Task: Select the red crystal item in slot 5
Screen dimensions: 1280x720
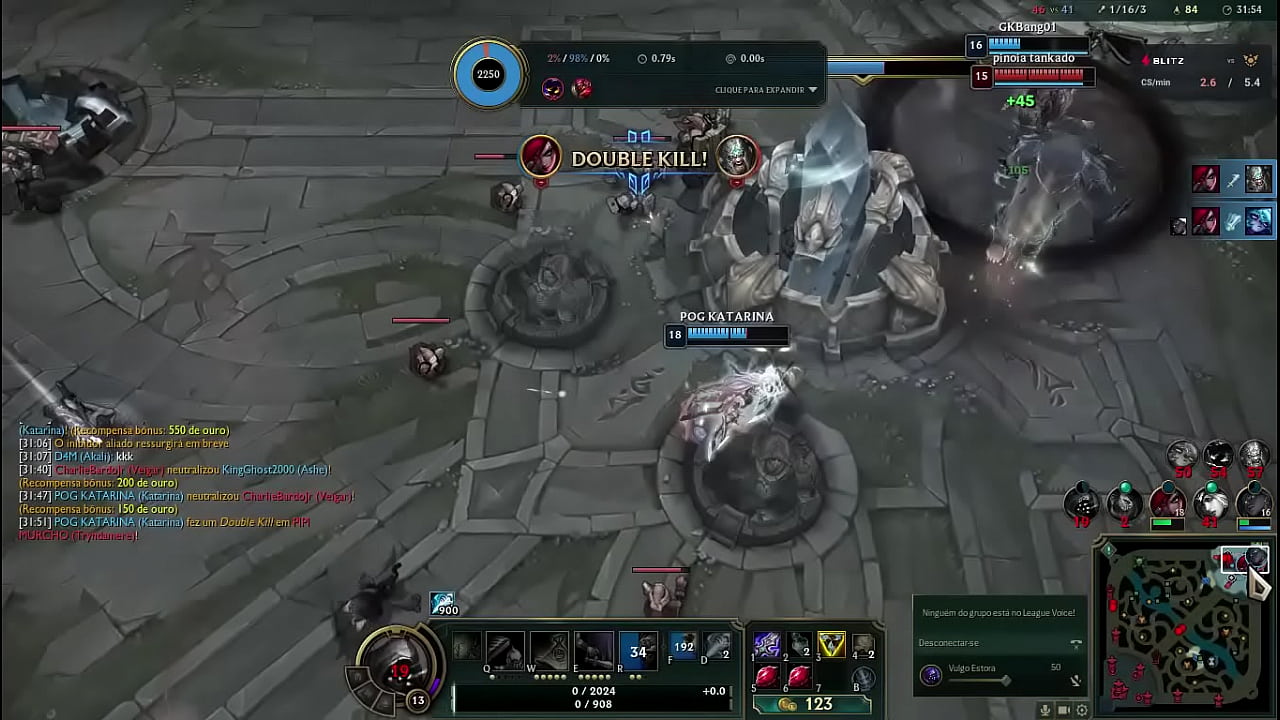Action: pyautogui.click(x=767, y=677)
